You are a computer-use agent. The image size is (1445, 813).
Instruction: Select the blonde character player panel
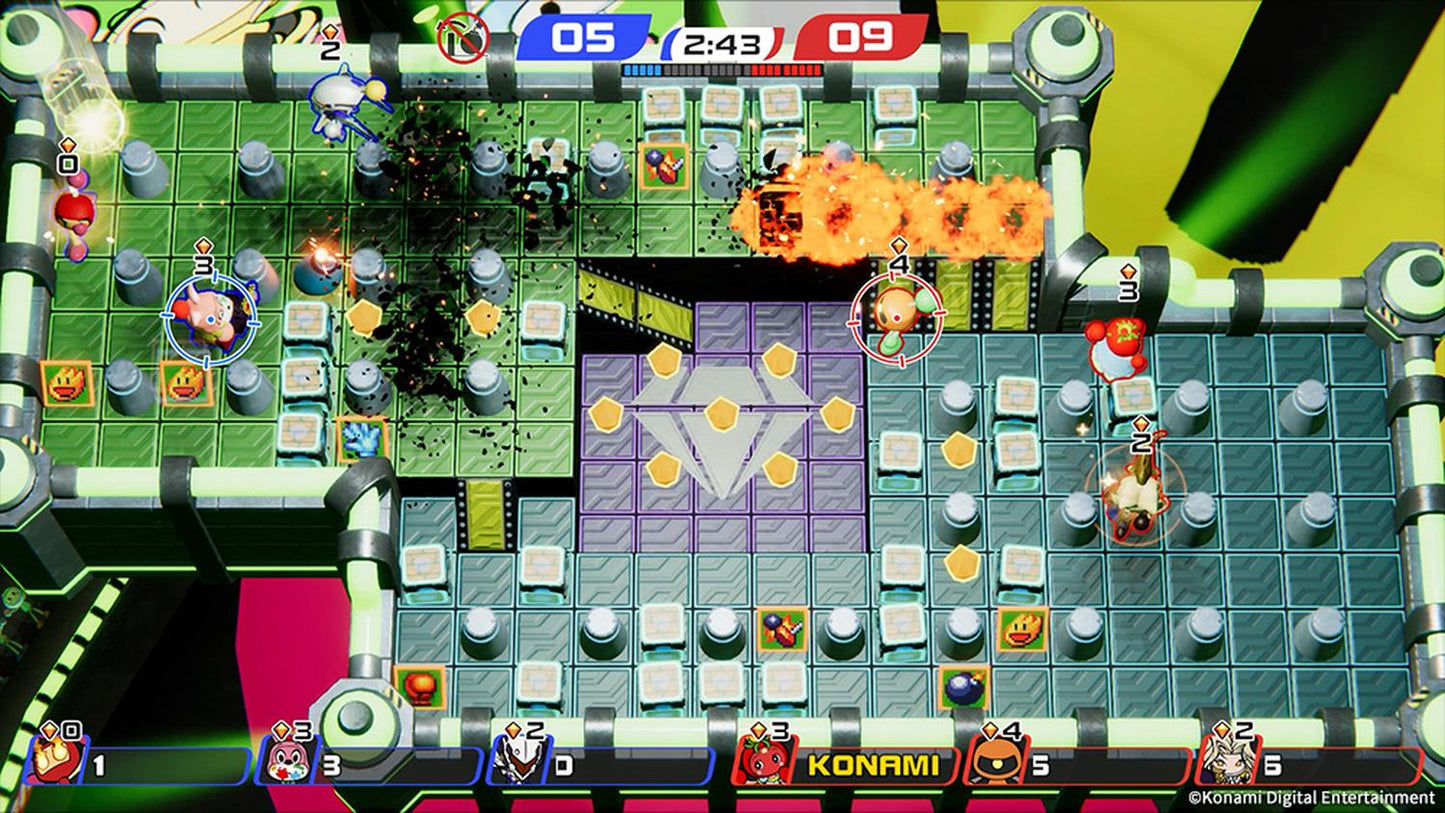(x=1308, y=766)
